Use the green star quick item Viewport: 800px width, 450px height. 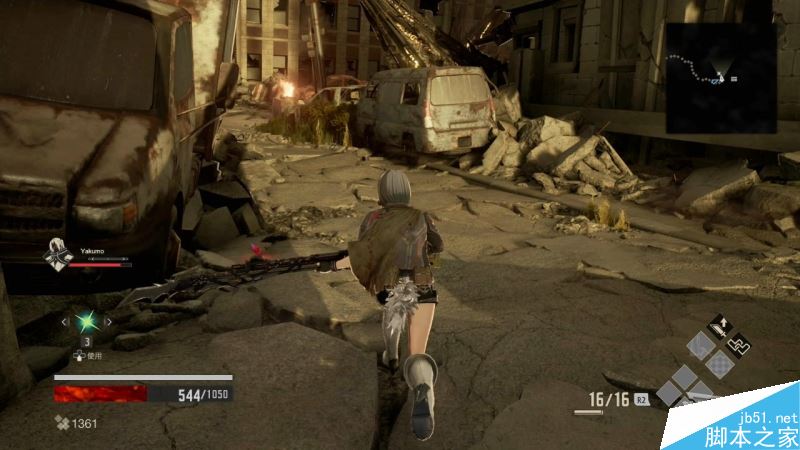(87, 322)
